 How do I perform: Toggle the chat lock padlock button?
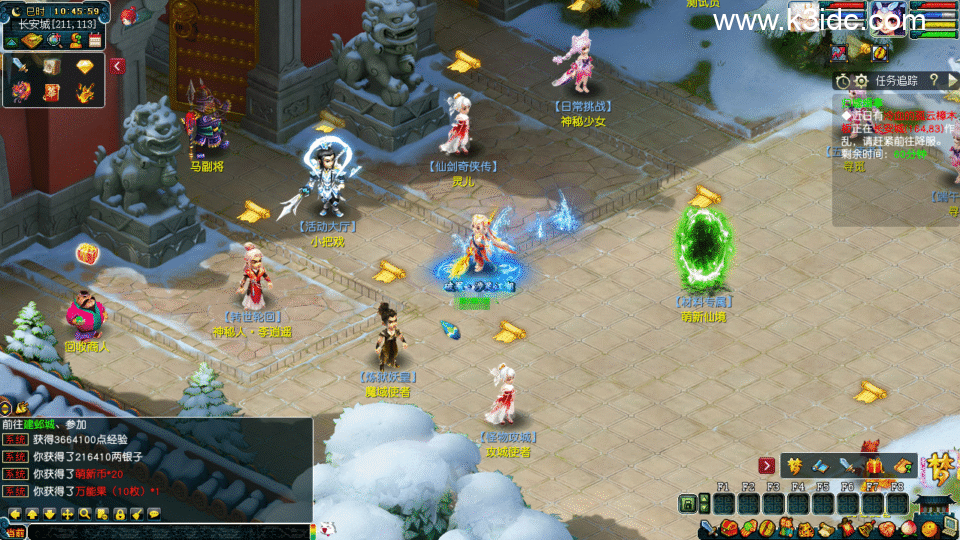[119, 514]
